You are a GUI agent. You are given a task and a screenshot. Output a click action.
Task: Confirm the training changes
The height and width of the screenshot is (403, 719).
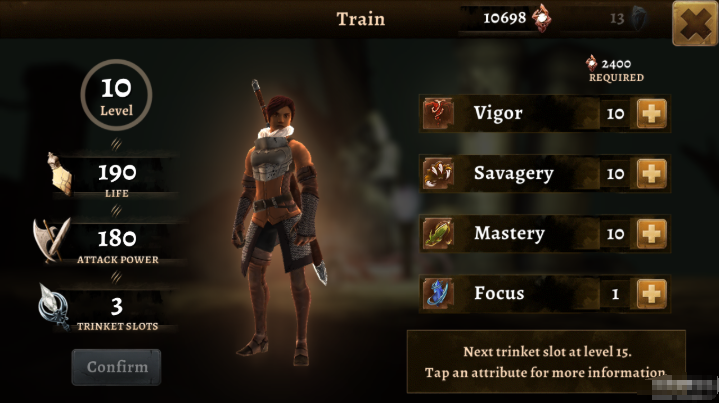pyautogui.click(x=116, y=367)
